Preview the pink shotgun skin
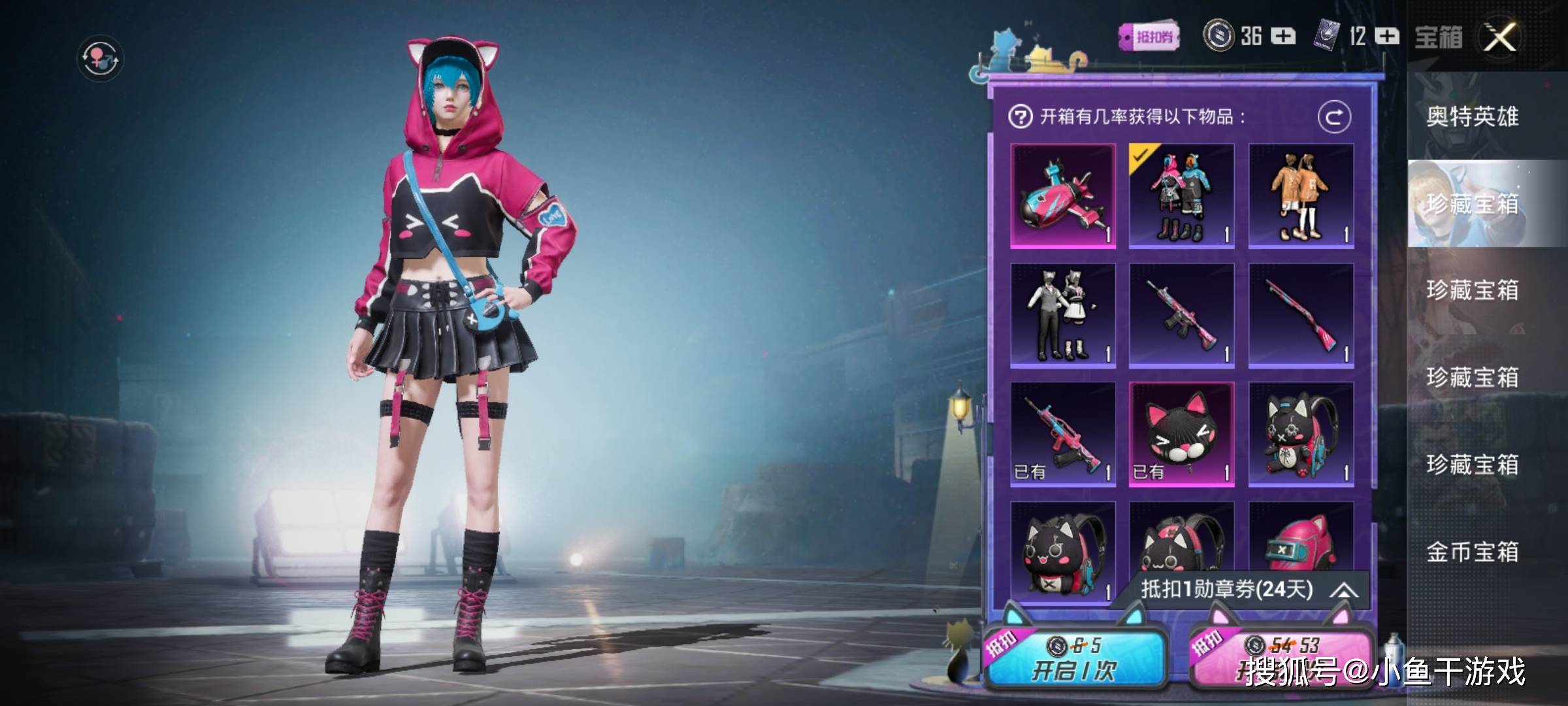 (1301, 315)
